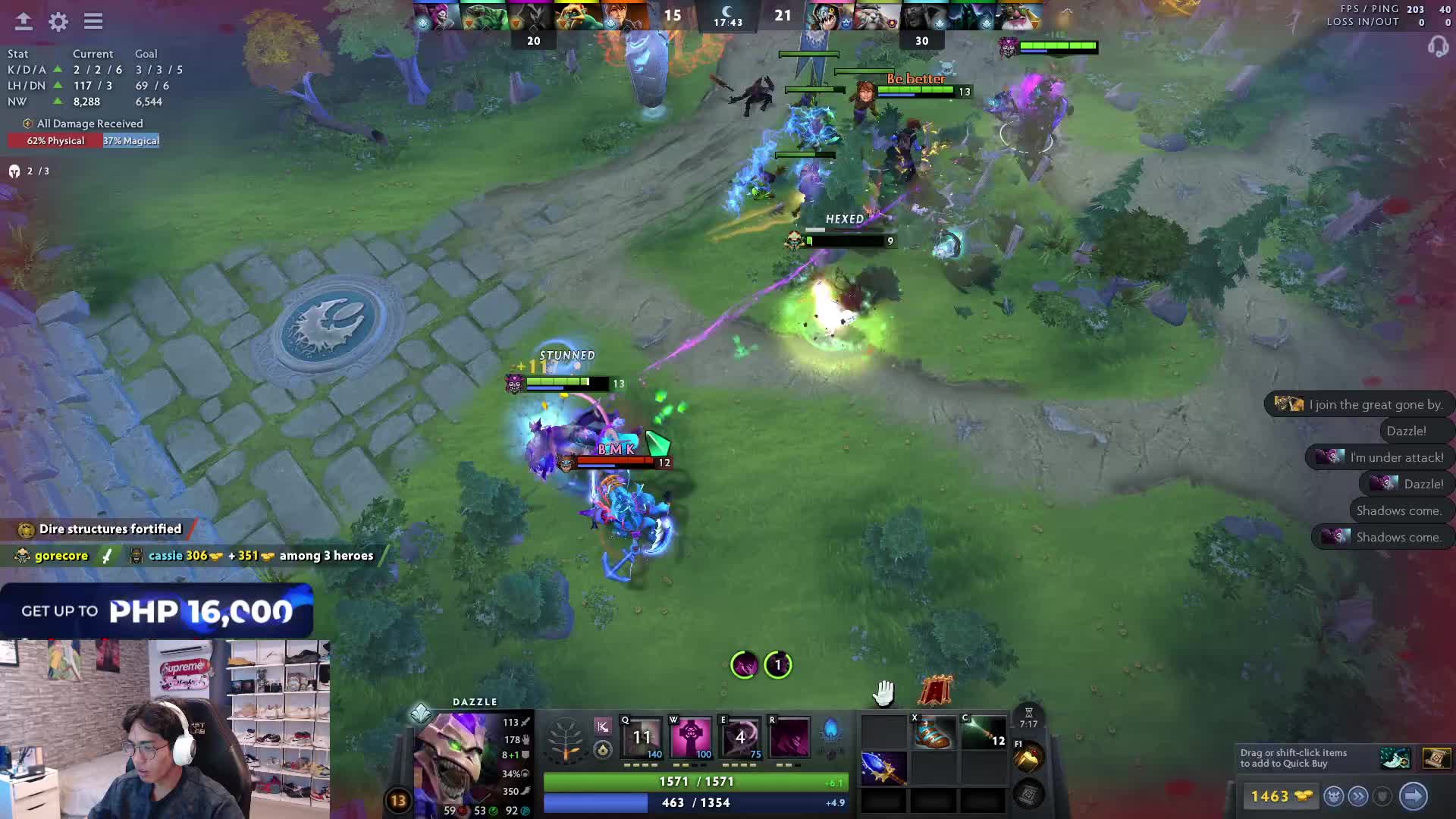Click the courier deliver items arrow

click(1414, 796)
